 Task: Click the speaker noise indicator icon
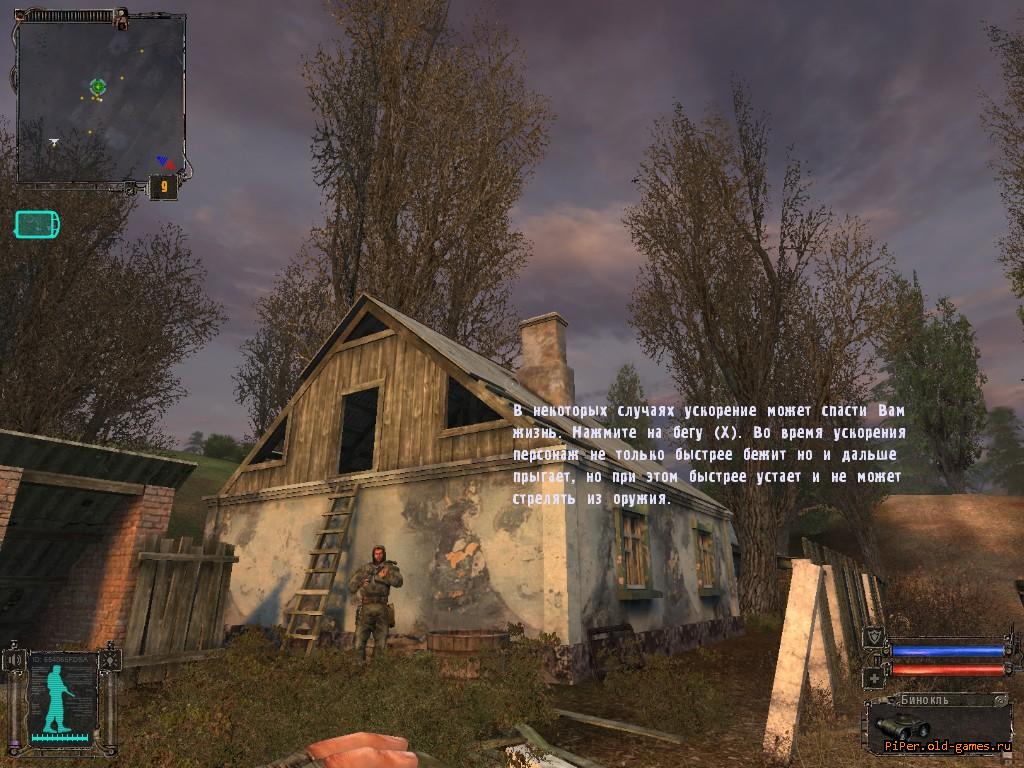pyautogui.click(x=14, y=660)
